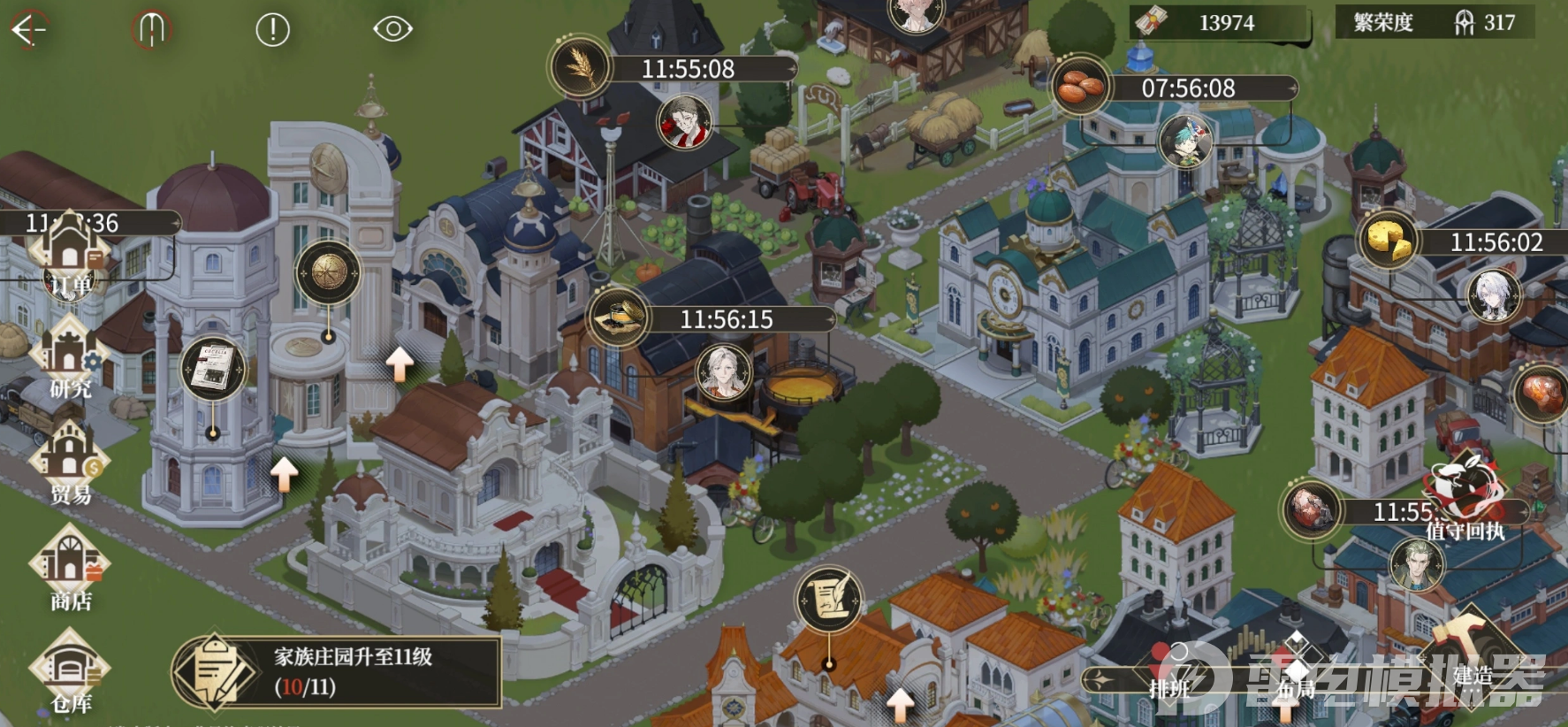The width and height of the screenshot is (1568, 727).
Task: Select the cheese production timer bubble
Action: pos(1389,241)
